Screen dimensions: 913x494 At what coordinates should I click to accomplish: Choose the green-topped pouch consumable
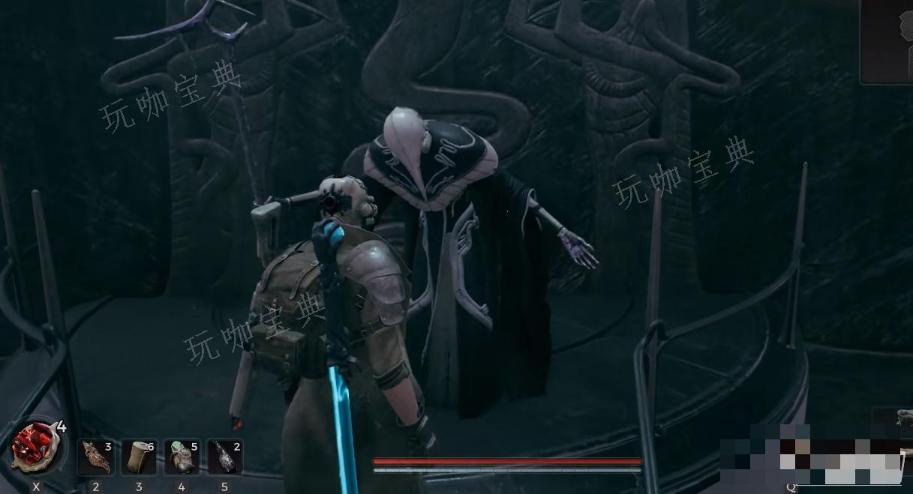click(182, 456)
